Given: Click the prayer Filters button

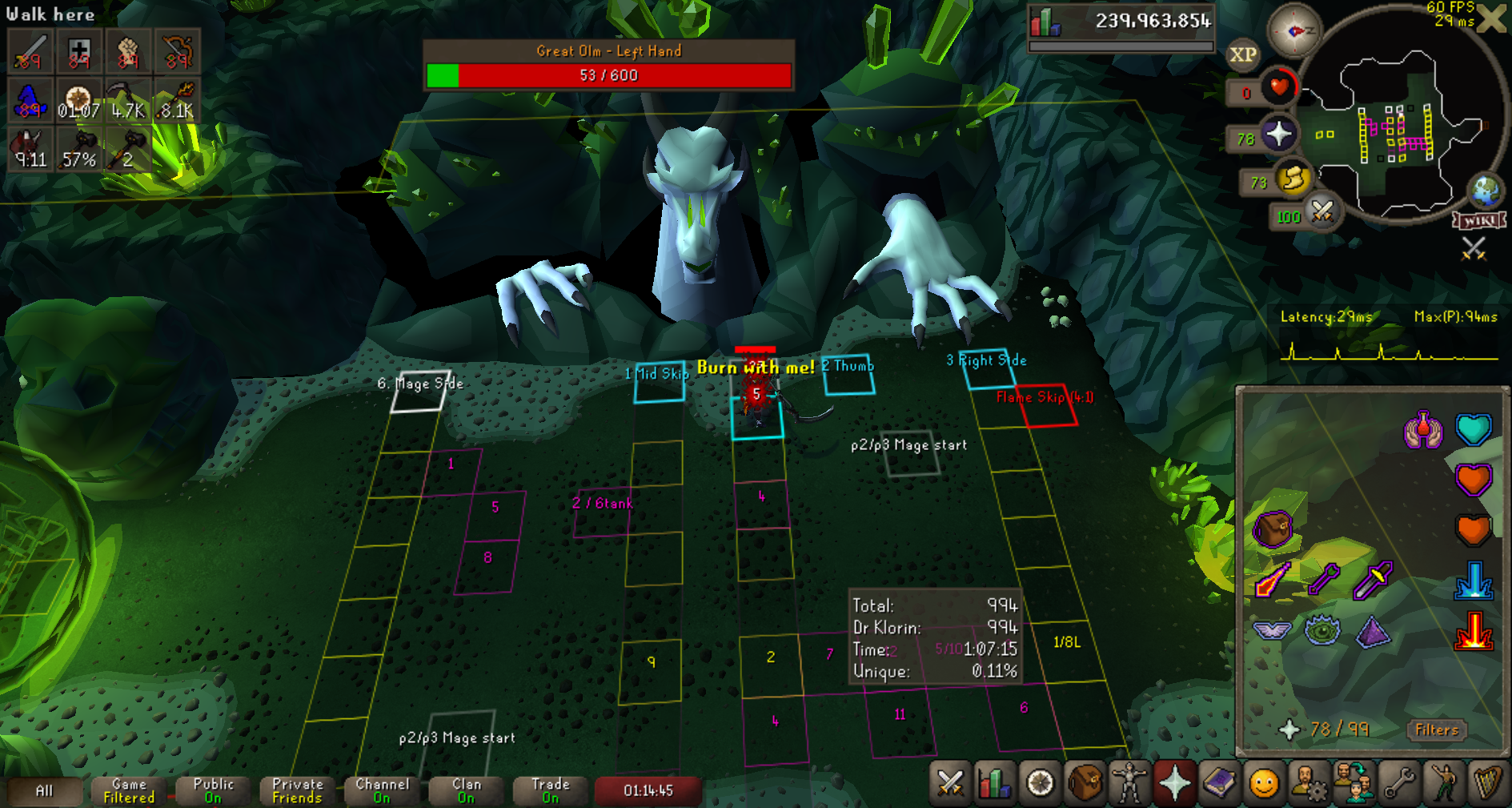Looking at the screenshot, I should [1436, 730].
